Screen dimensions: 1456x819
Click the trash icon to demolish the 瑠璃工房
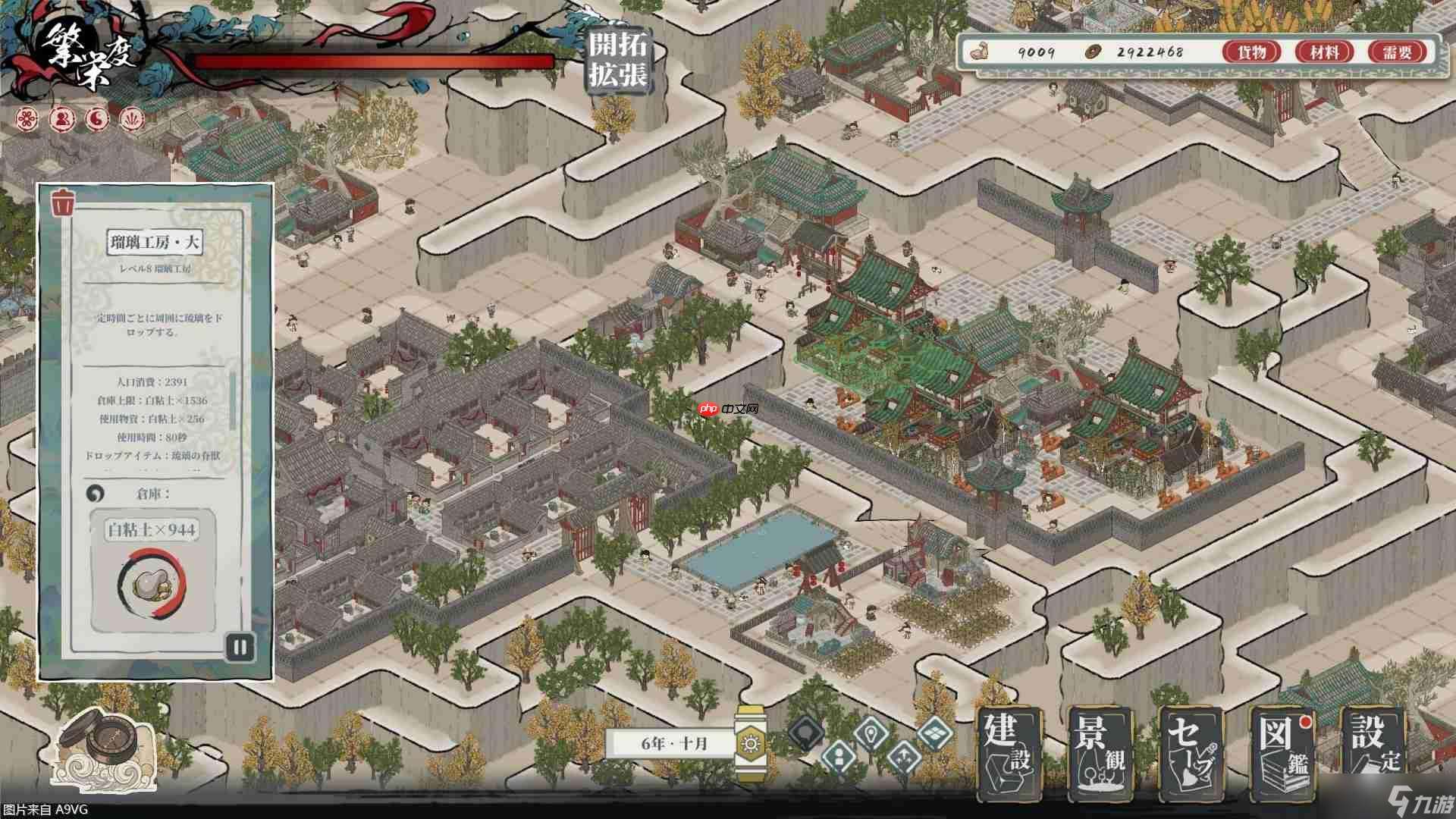[x=64, y=203]
